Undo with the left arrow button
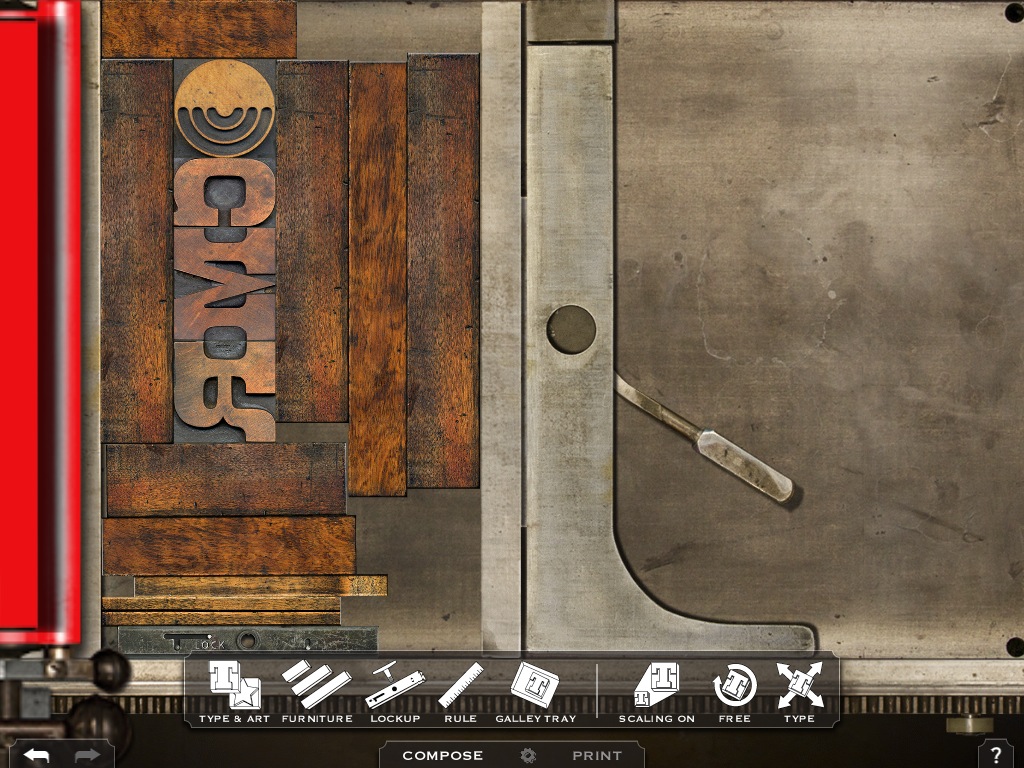This screenshot has height=768, width=1024. pos(36,755)
